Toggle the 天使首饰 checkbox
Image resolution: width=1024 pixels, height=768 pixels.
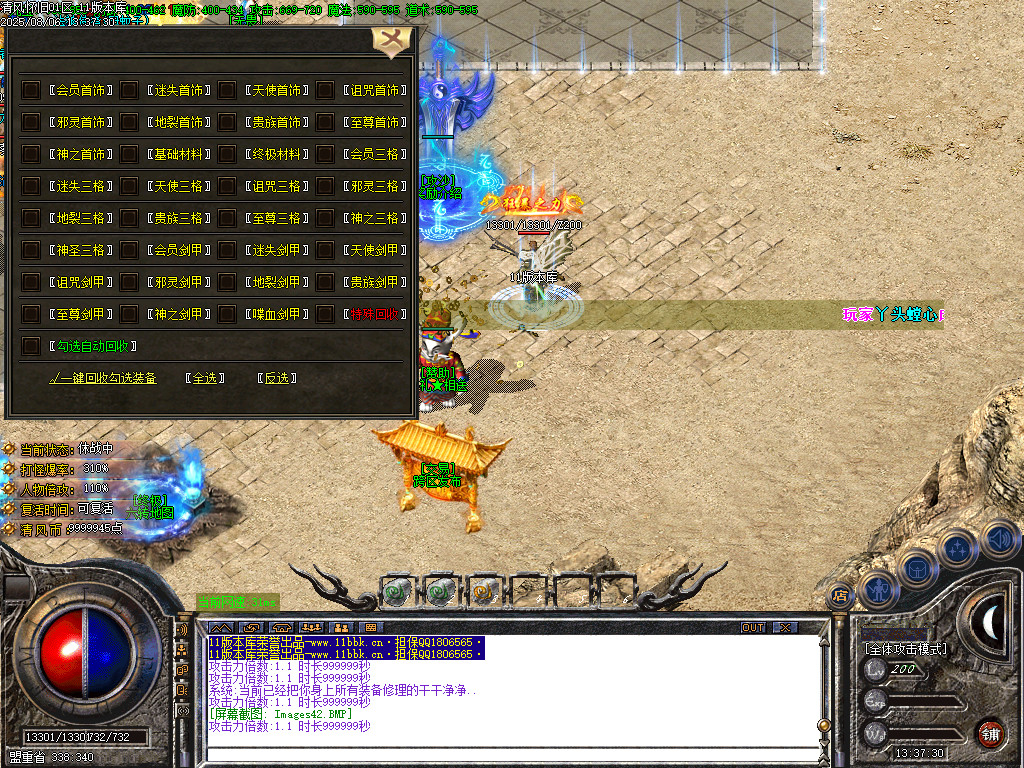click(x=227, y=90)
